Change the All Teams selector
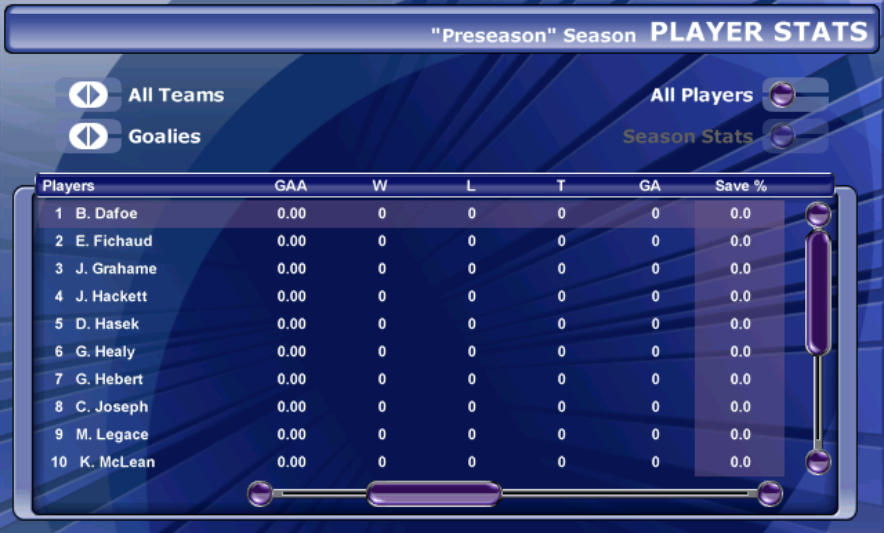Viewport: 884px width, 533px height. 88,95
